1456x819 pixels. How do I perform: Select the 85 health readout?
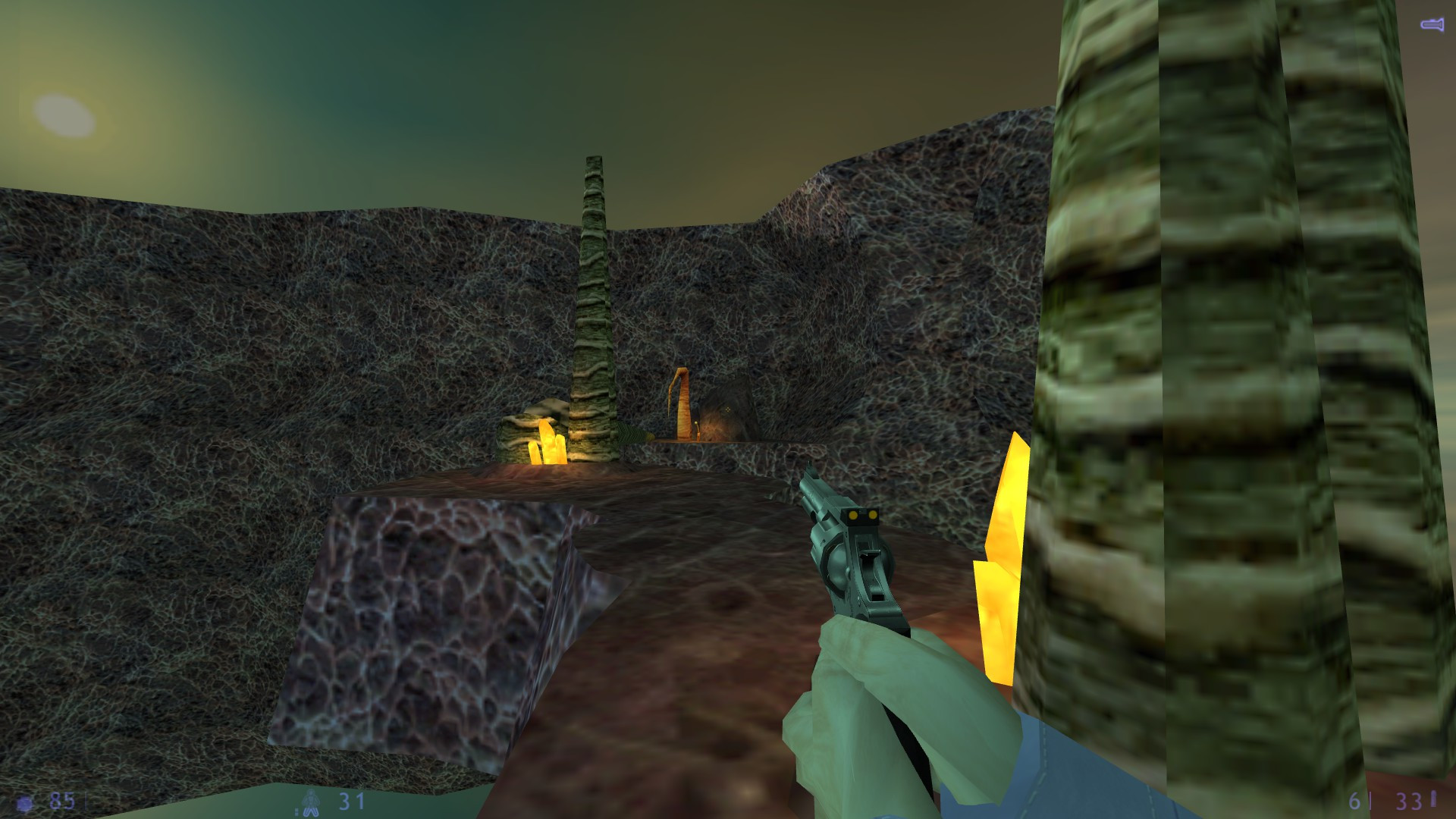point(61,800)
